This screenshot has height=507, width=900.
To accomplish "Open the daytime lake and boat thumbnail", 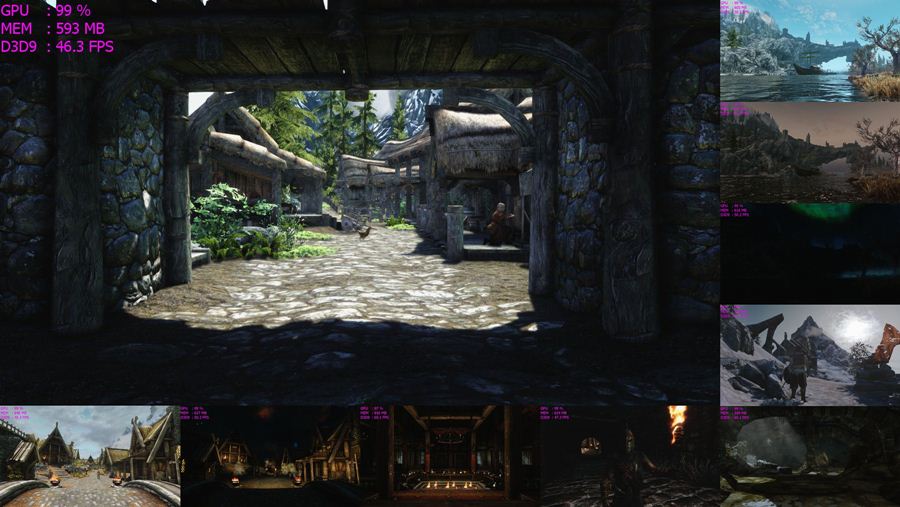I will [810, 50].
